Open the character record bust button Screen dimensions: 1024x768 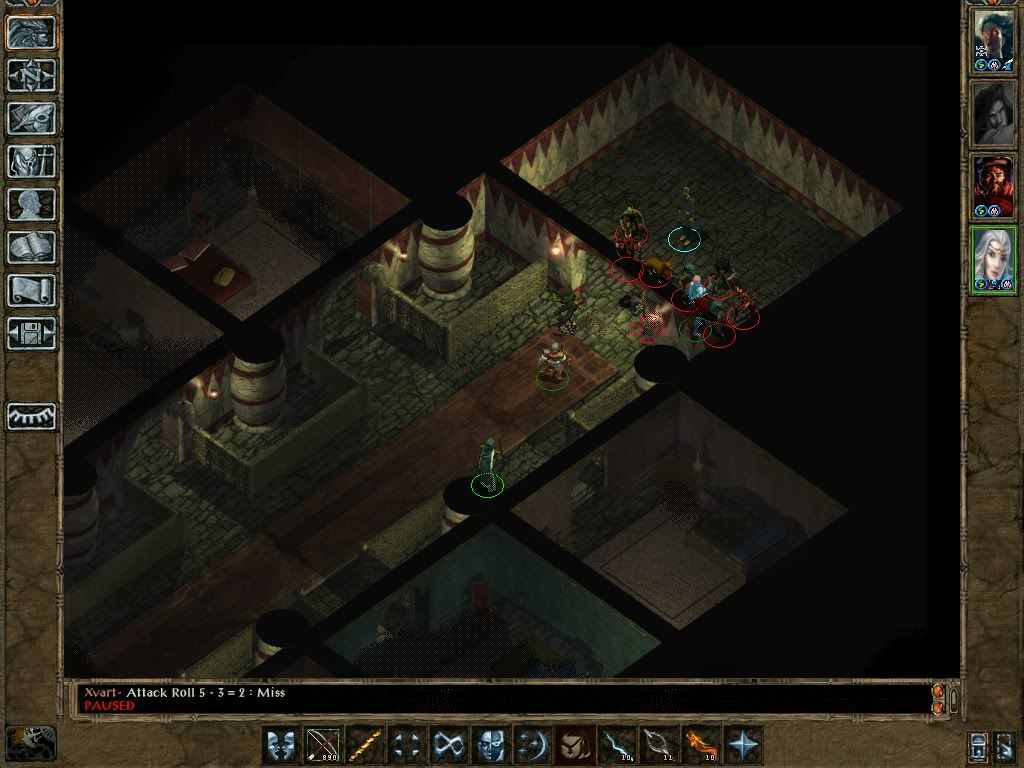31,204
